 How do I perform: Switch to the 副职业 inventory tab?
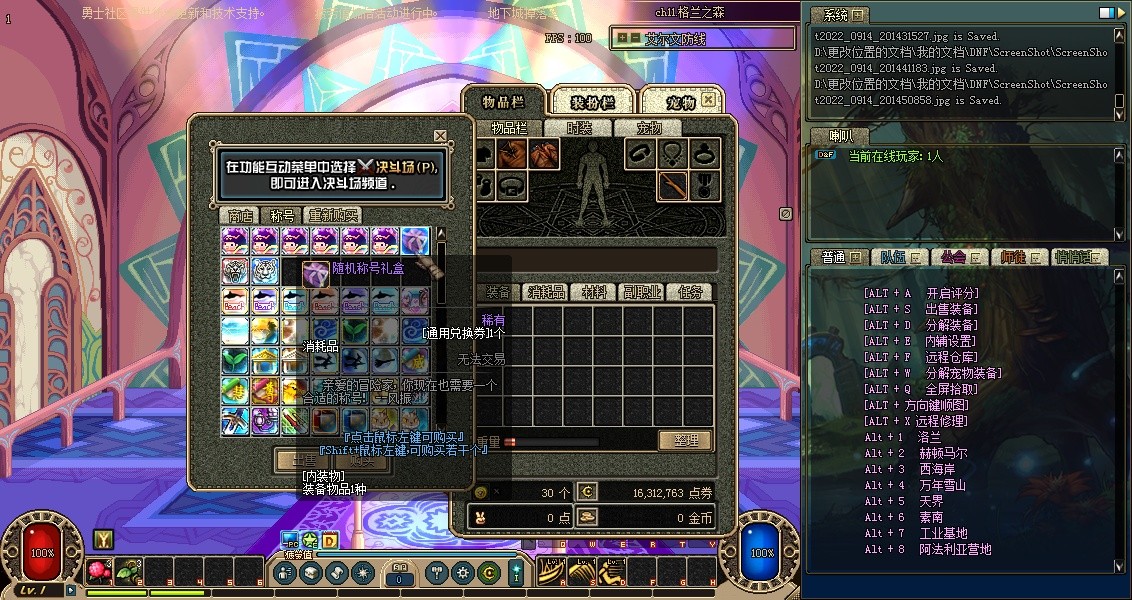[642, 292]
